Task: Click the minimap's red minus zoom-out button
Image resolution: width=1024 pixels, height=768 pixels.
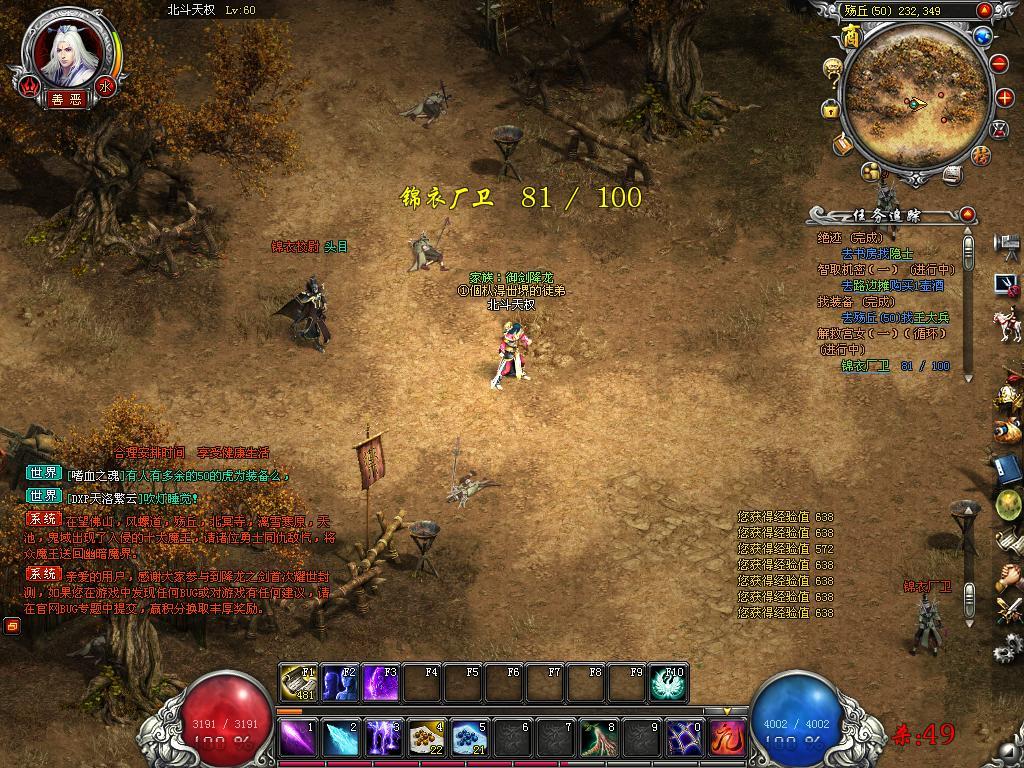Action: tap(999, 62)
